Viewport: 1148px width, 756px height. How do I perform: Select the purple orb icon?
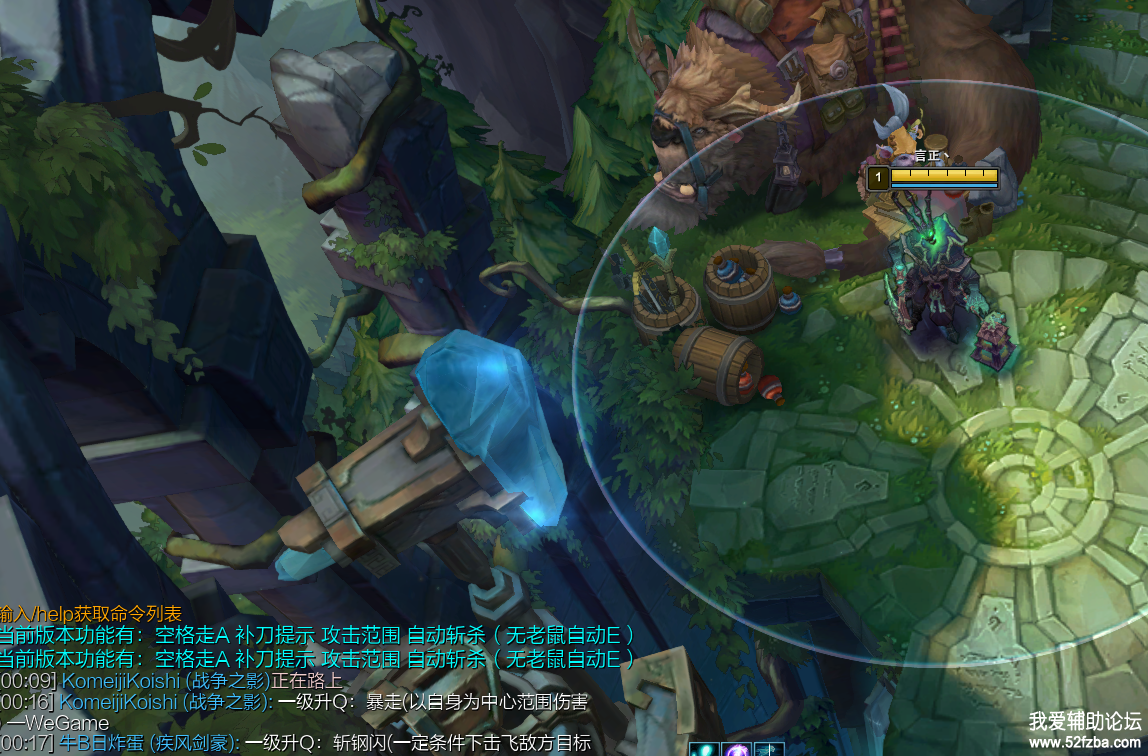(736, 750)
